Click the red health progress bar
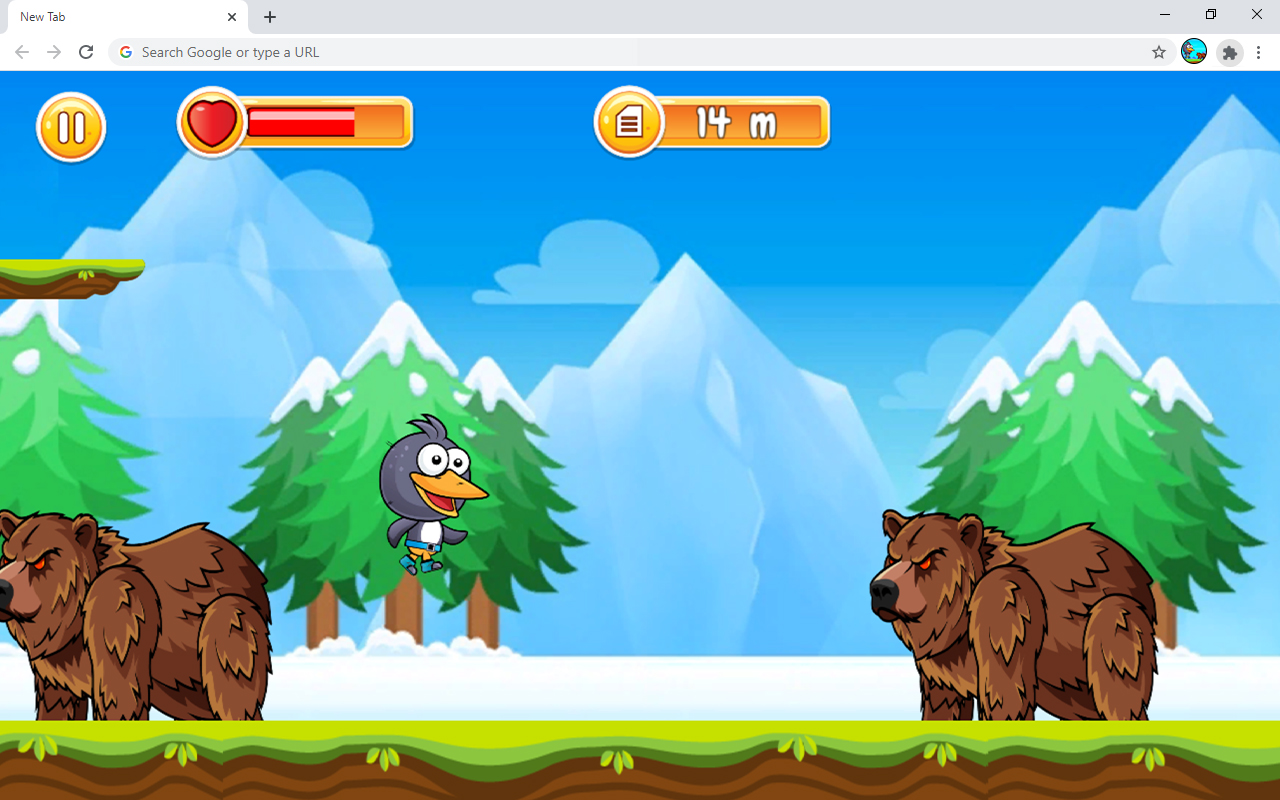Image resolution: width=1280 pixels, height=800 pixels. [300, 124]
